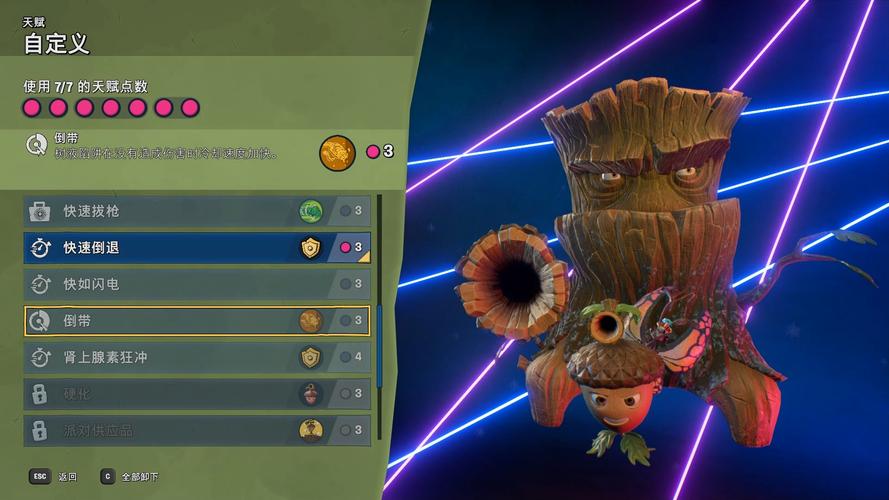Equip the 倒带 talent in the list
The image size is (889, 500).
coord(196,321)
